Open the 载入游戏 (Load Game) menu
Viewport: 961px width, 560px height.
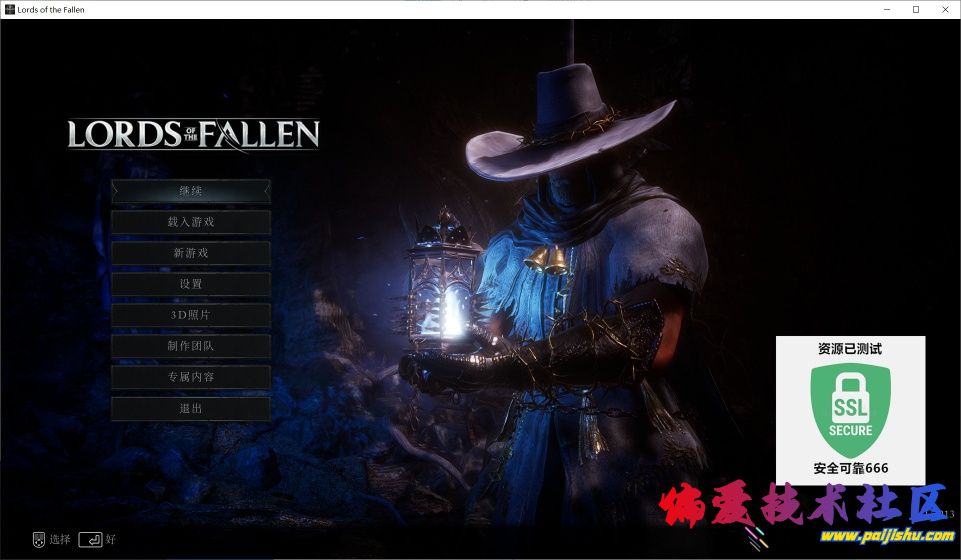(190, 222)
